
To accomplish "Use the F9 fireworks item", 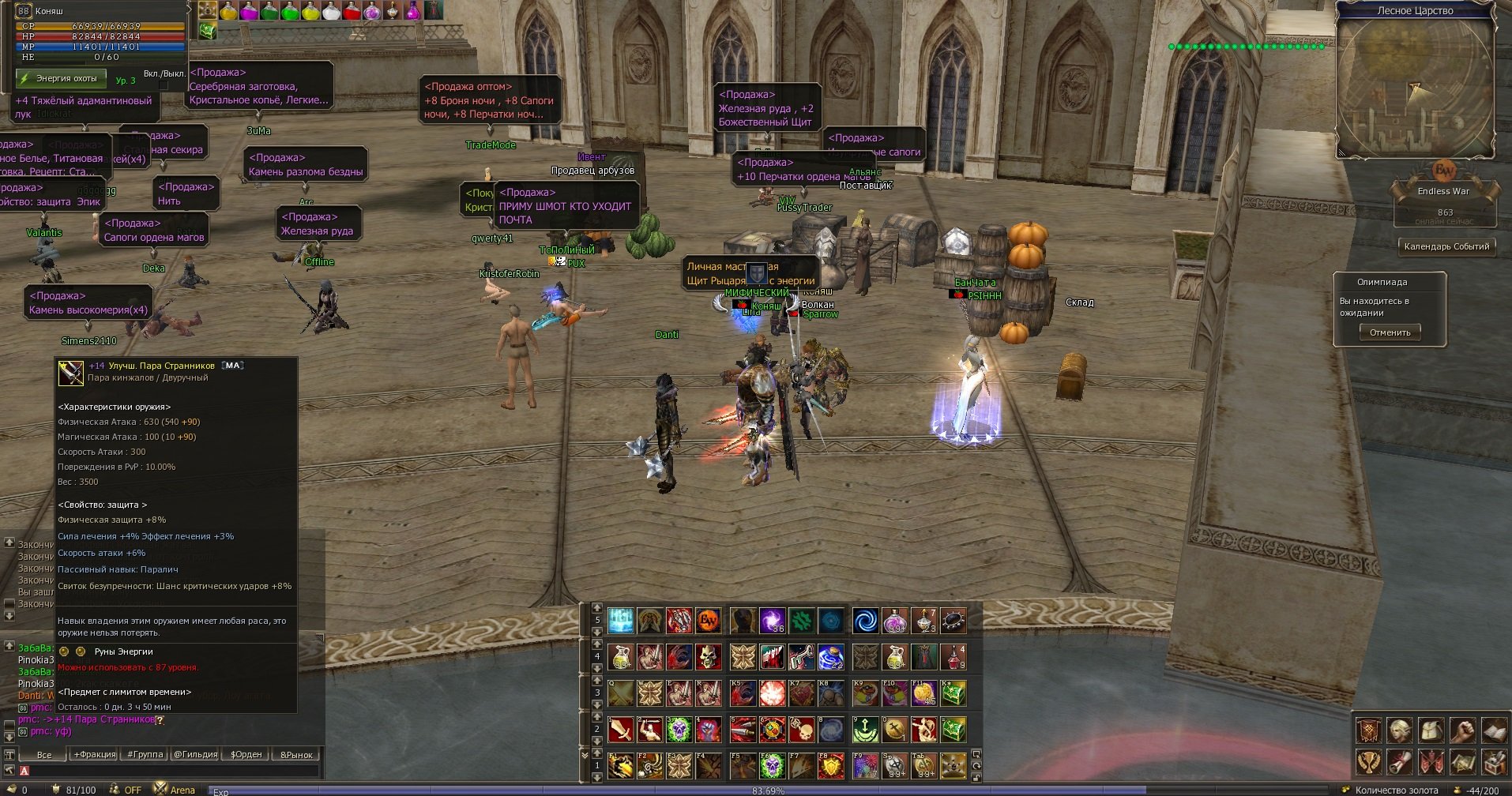I will click(866, 765).
